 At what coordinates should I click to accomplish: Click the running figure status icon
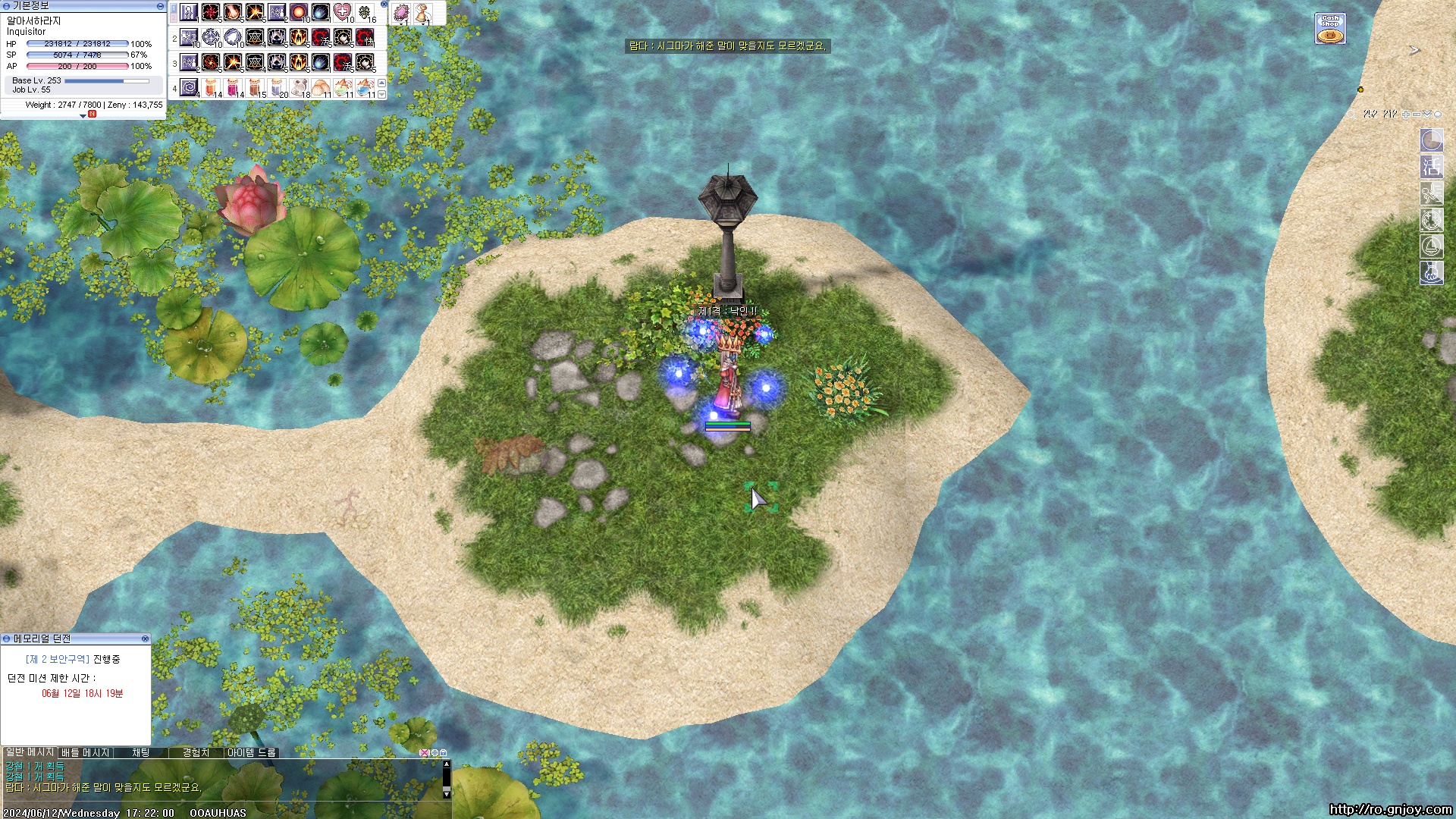(x=1431, y=193)
